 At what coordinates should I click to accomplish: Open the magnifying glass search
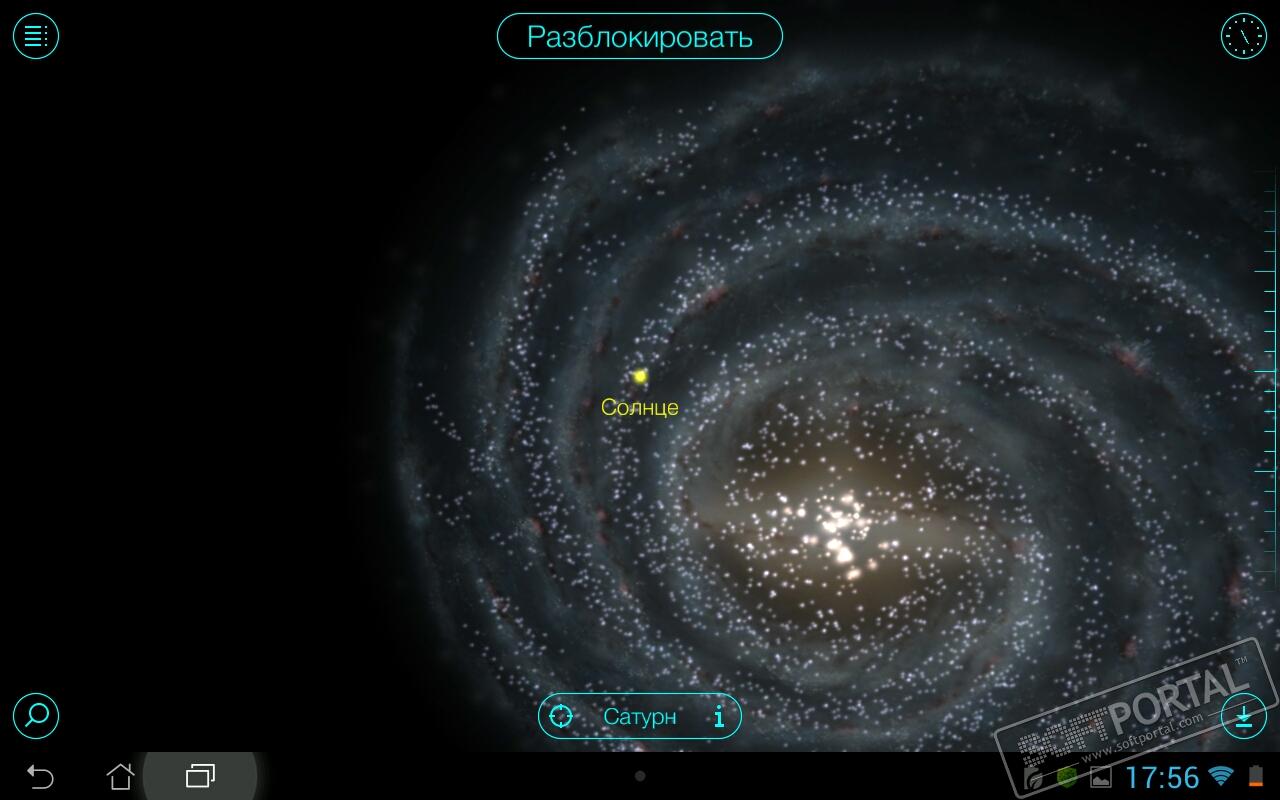36,716
